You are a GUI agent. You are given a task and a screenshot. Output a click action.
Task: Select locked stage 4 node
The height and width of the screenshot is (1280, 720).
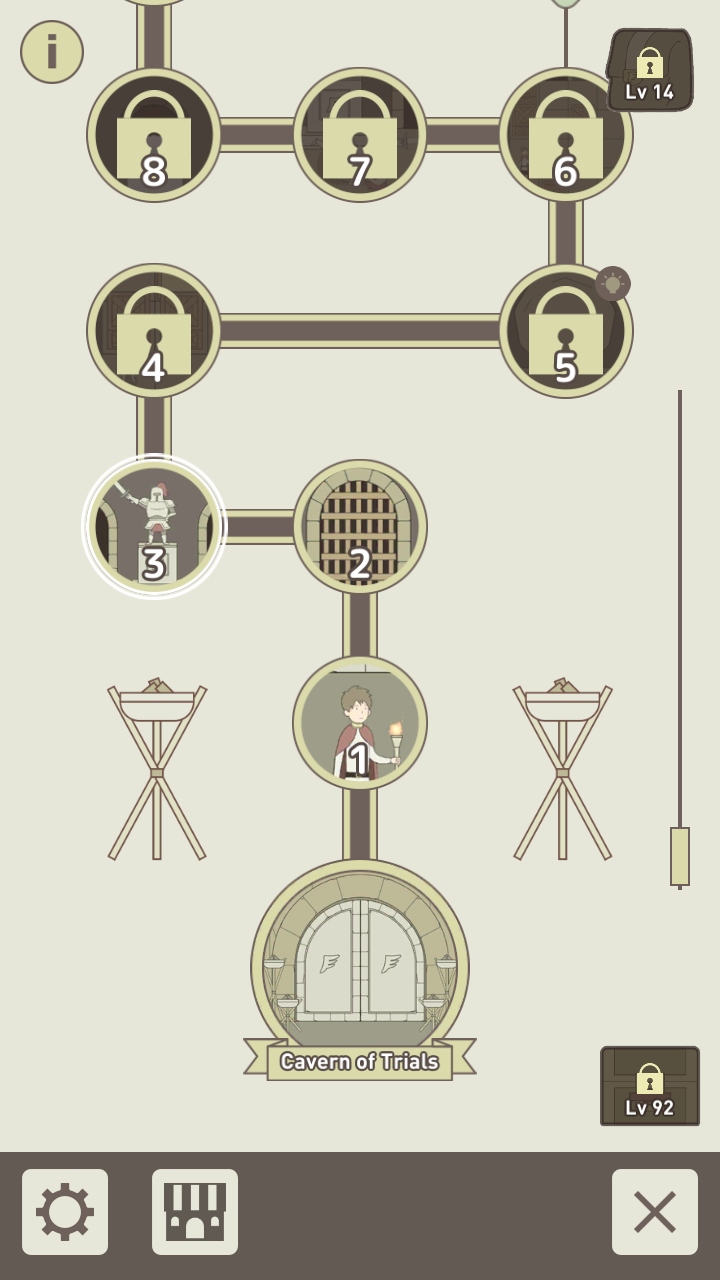pos(154,331)
